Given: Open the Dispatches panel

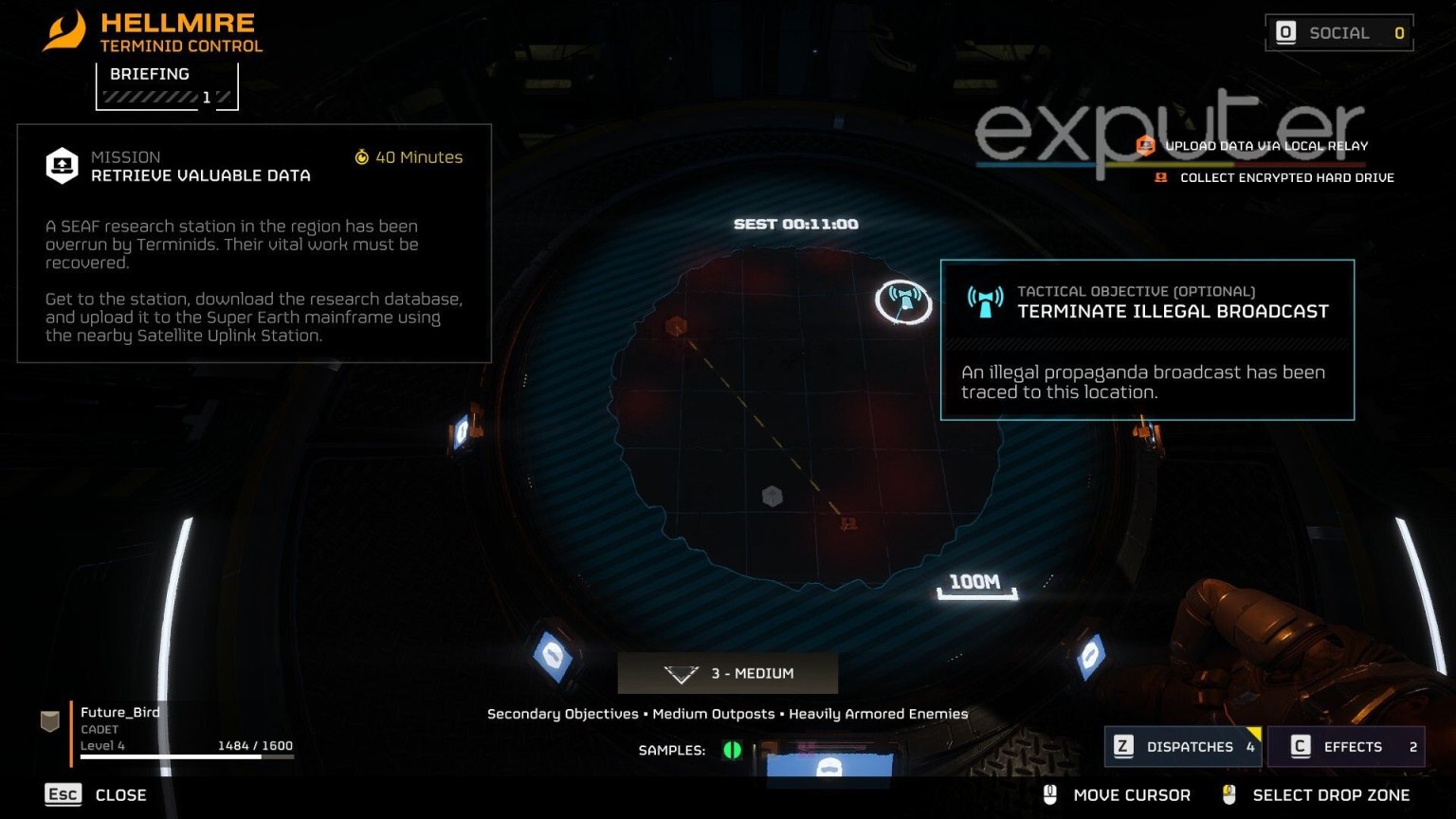Looking at the screenshot, I should click(x=1183, y=746).
